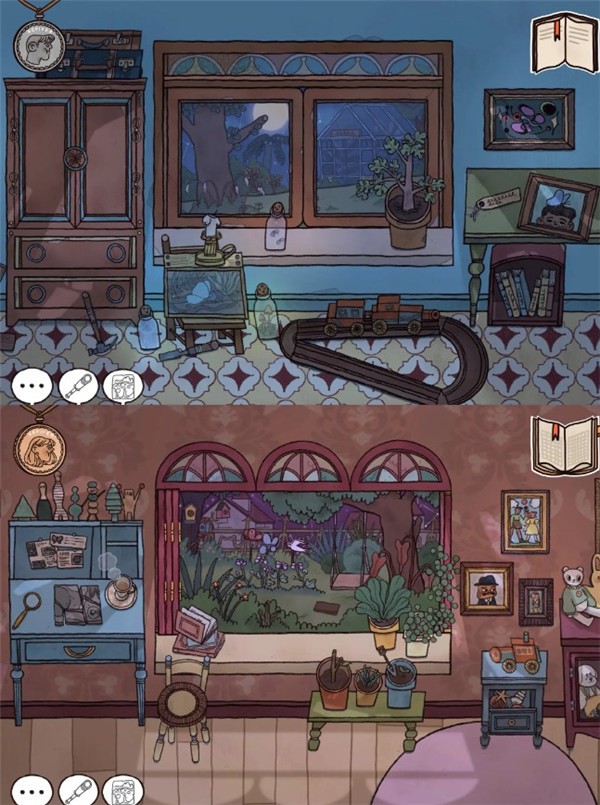Open the closed journal book in the blue room
Viewport: 600px width, 805px height.
point(563,43)
